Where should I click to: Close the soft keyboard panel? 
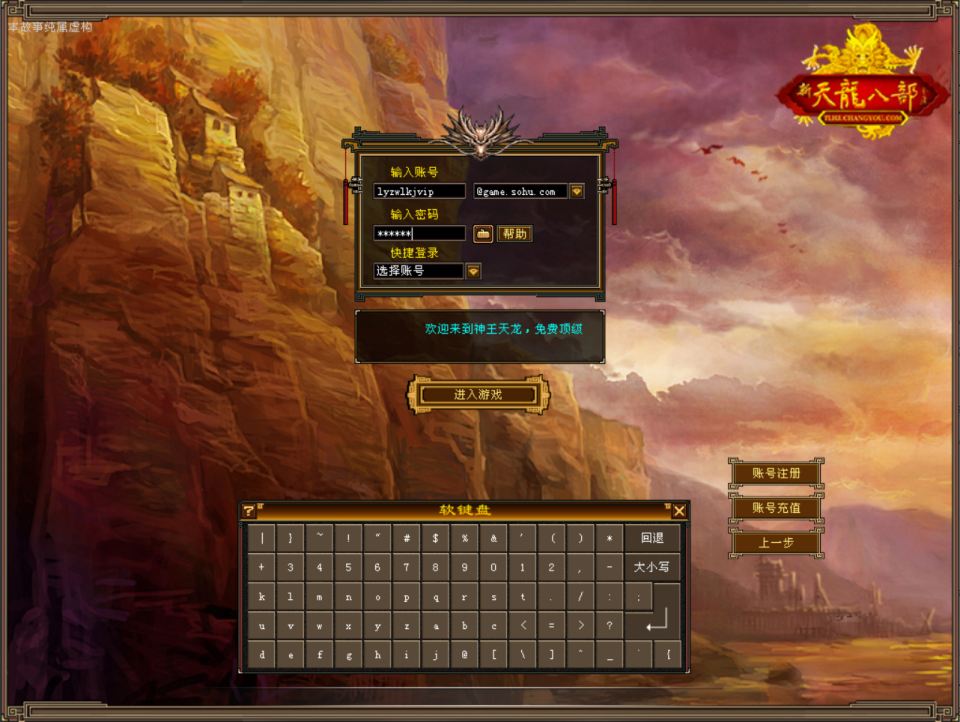coord(679,511)
